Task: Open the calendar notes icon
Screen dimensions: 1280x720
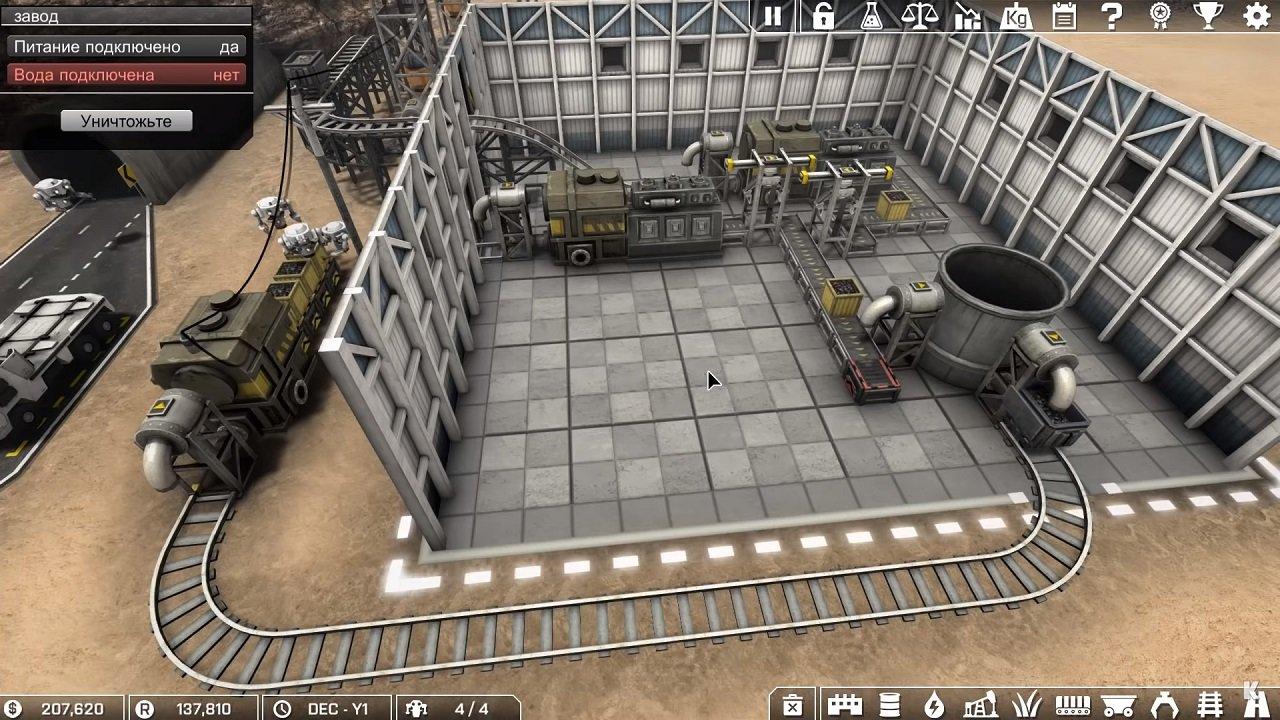Action: tap(1064, 16)
